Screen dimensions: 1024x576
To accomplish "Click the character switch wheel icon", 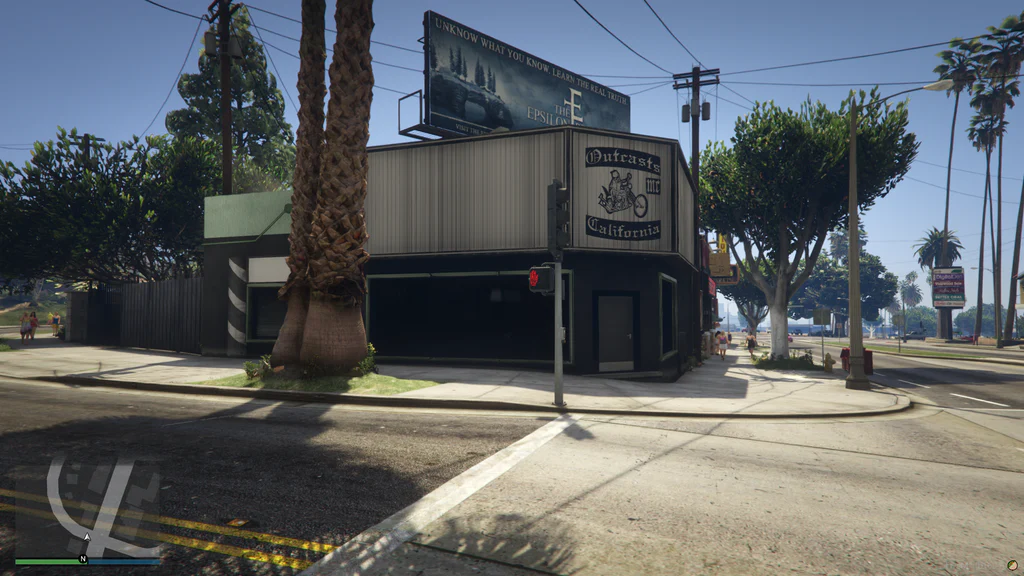I will coord(1012,565).
